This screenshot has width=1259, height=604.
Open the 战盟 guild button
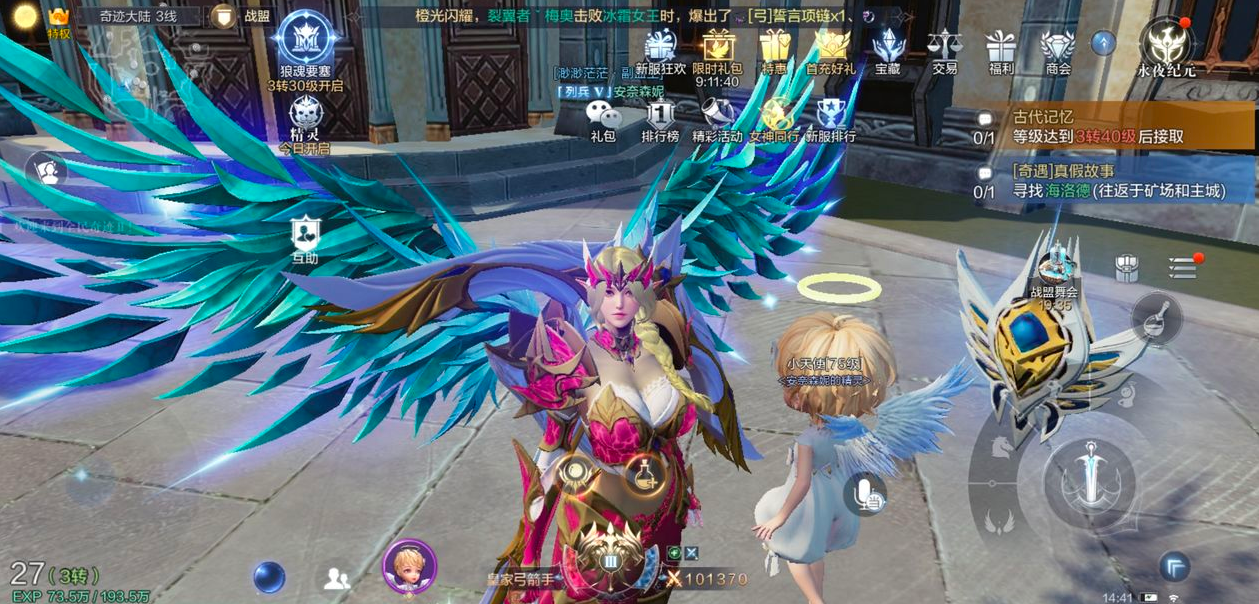244,16
